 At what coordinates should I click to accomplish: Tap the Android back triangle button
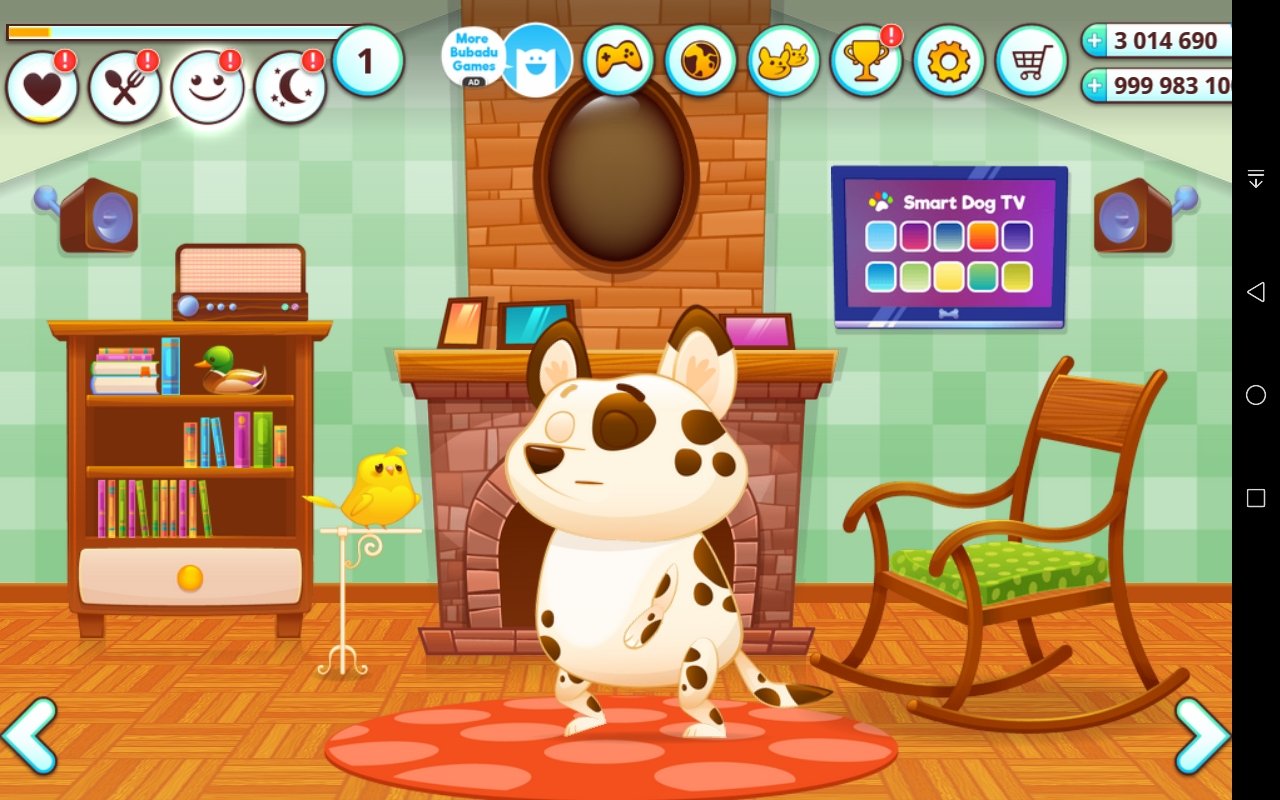point(1256,291)
